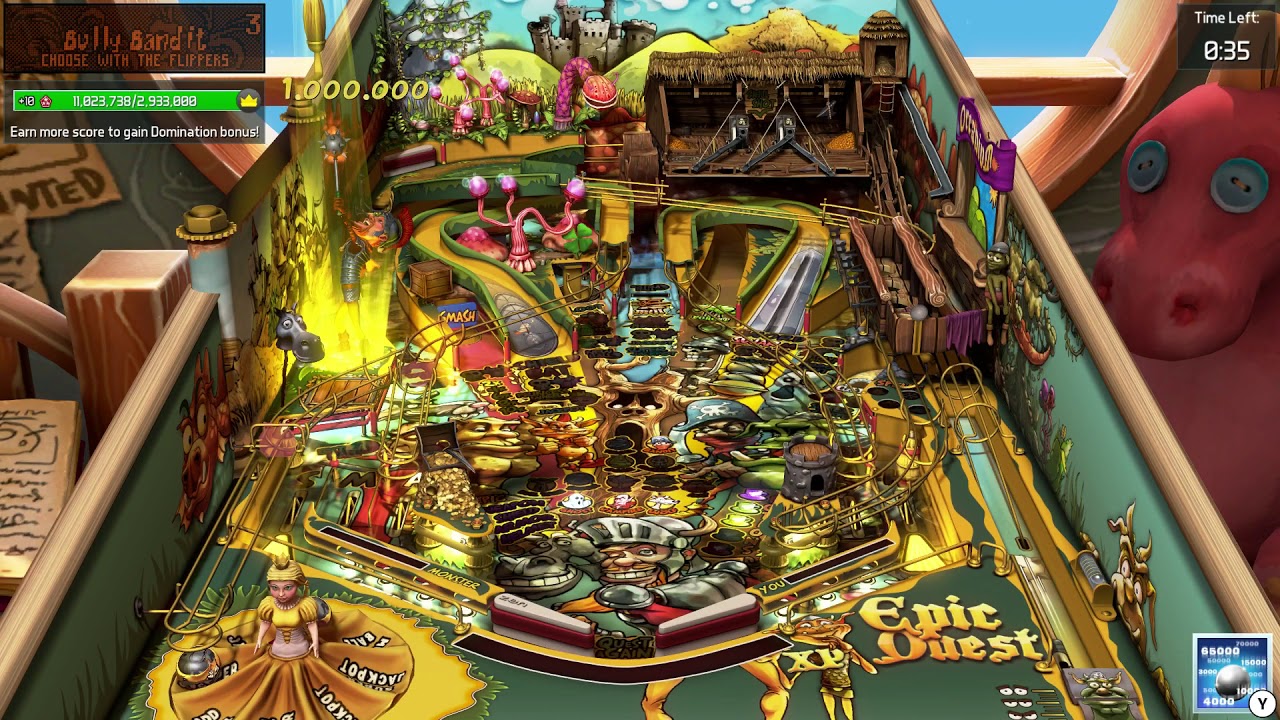Image resolution: width=1280 pixels, height=720 pixels.
Task: Click the 1,000,000 score text
Action: pyautogui.click(x=355, y=88)
